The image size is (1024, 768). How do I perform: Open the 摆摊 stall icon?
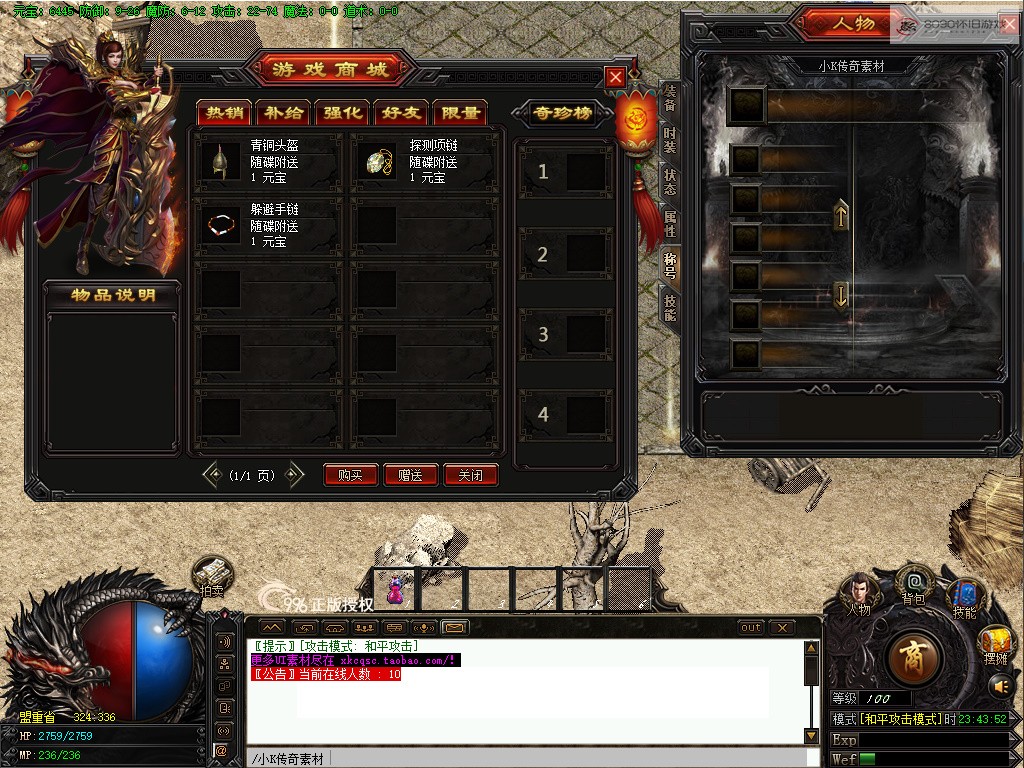[996, 645]
